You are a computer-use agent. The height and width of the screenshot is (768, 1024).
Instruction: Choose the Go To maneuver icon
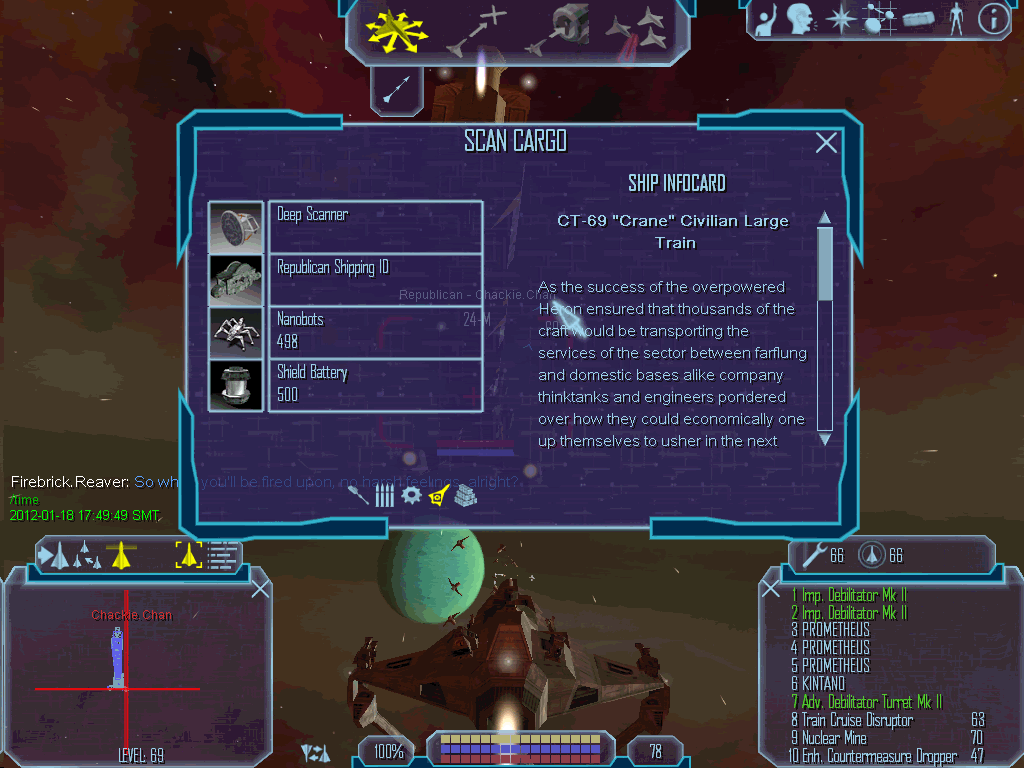pyautogui.click(x=476, y=29)
